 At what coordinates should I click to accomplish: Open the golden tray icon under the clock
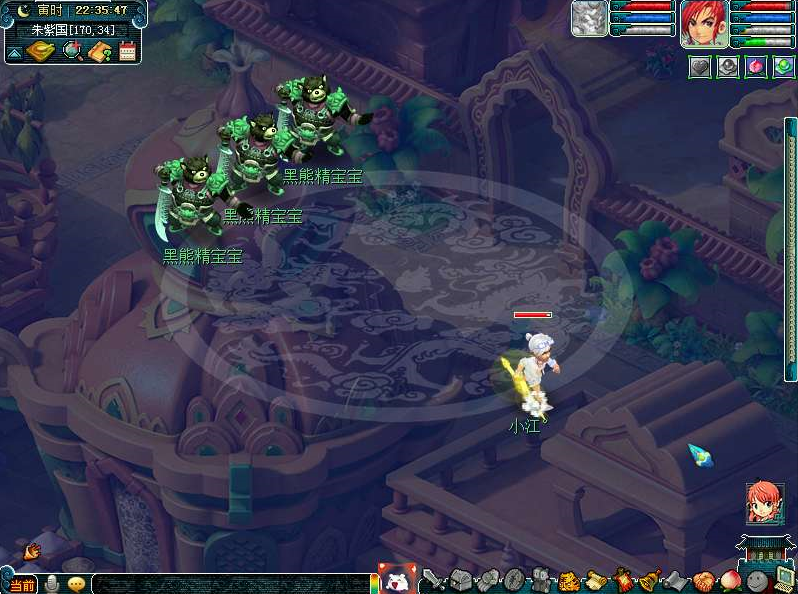click(40, 51)
